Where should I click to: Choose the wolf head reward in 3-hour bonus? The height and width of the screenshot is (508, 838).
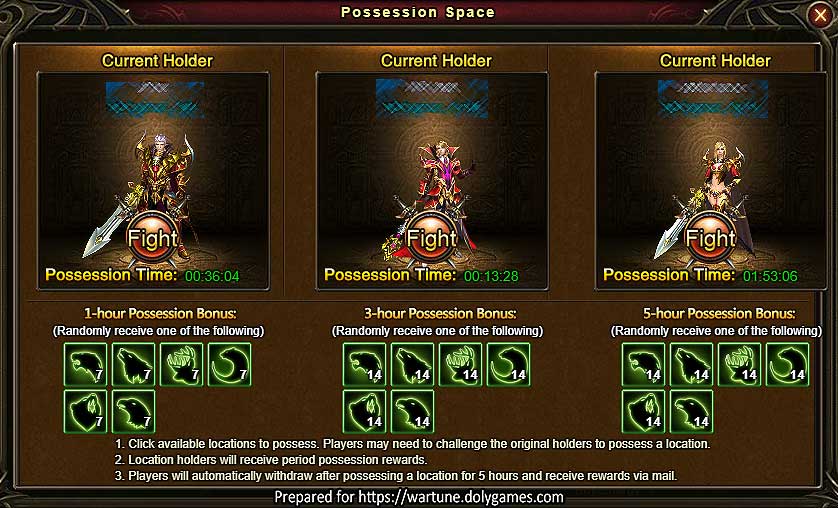(412, 364)
